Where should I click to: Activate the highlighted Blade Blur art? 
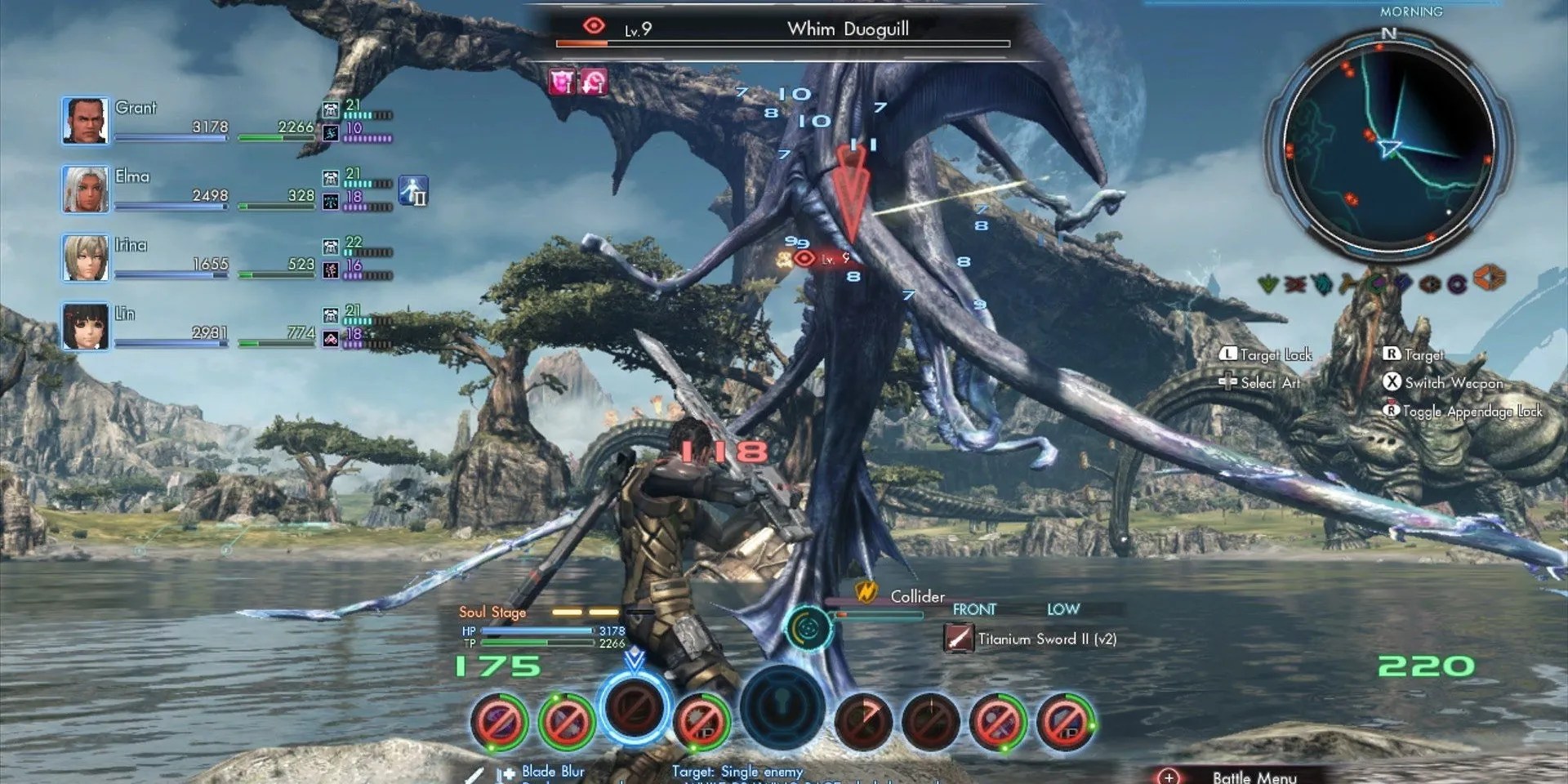click(x=634, y=707)
